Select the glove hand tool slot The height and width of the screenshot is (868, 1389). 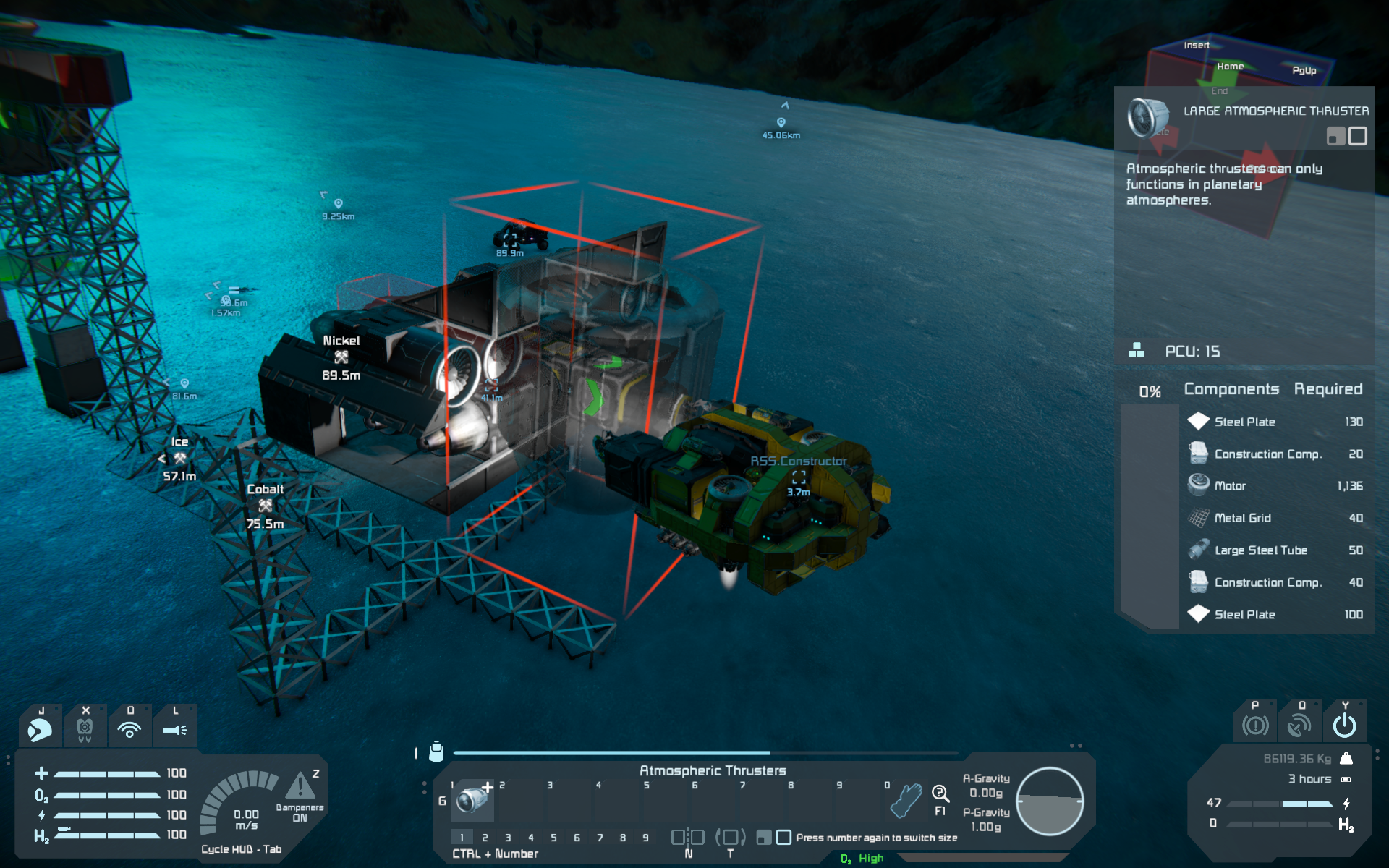pyautogui.click(x=904, y=801)
